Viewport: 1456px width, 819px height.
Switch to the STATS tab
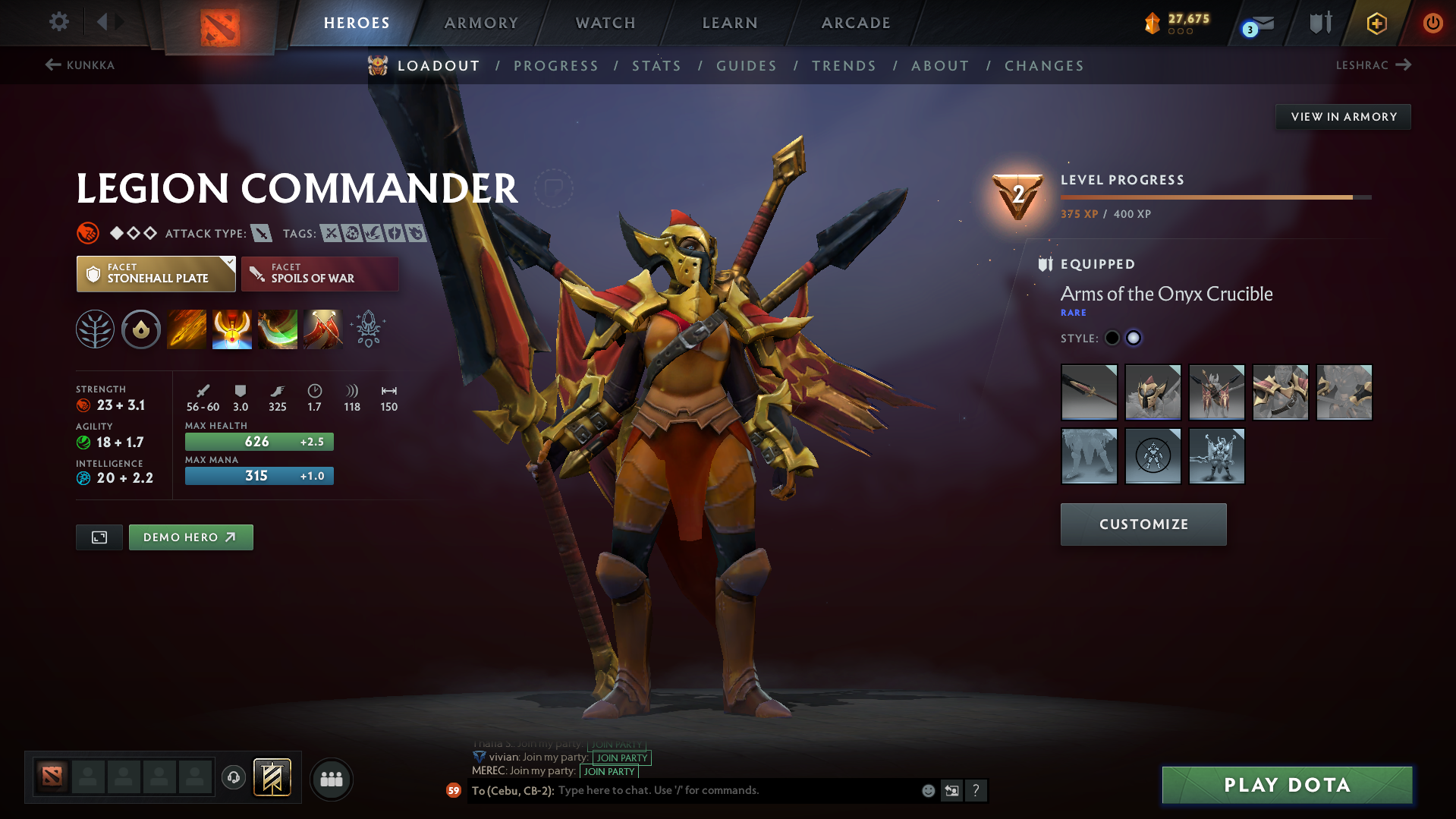[x=656, y=65]
